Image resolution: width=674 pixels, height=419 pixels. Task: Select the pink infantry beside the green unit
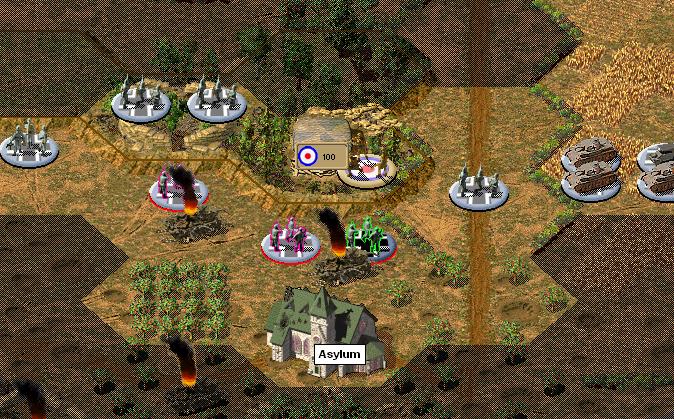[x=290, y=241]
